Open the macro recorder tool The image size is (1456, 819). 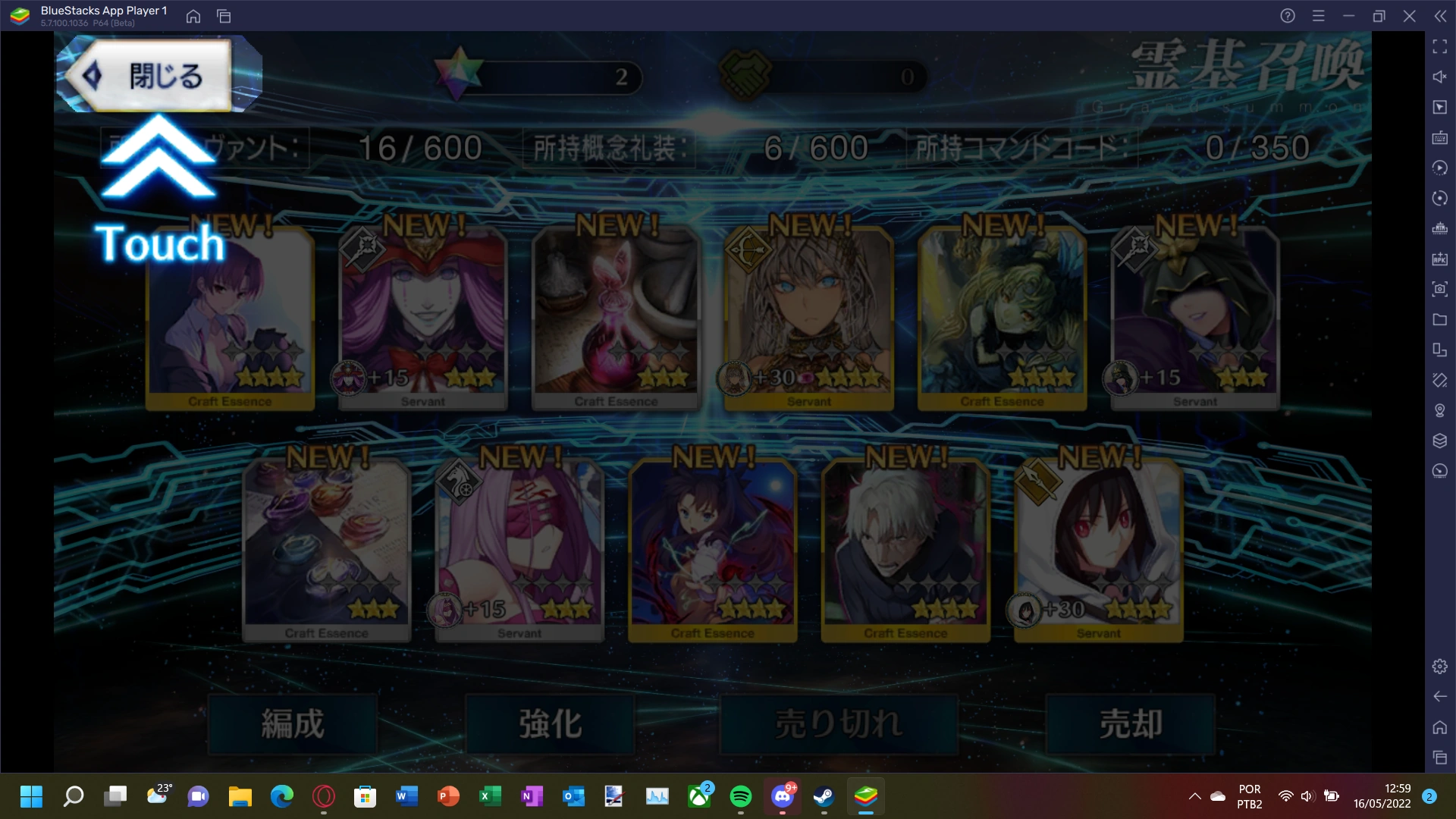point(1440,168)
